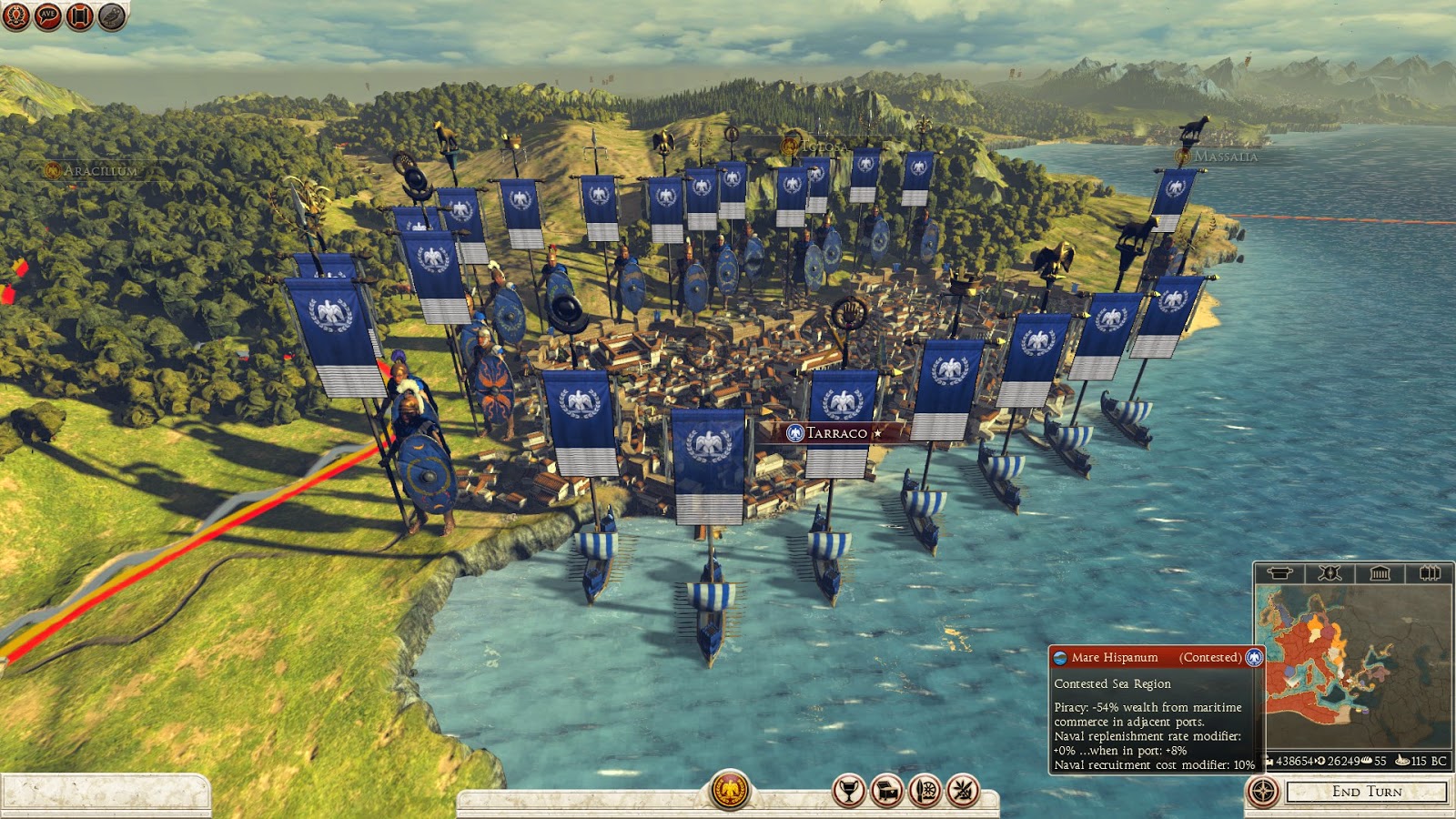Click the laurel wreath icon
The image size is (1456, 819).
click(15, 15)
